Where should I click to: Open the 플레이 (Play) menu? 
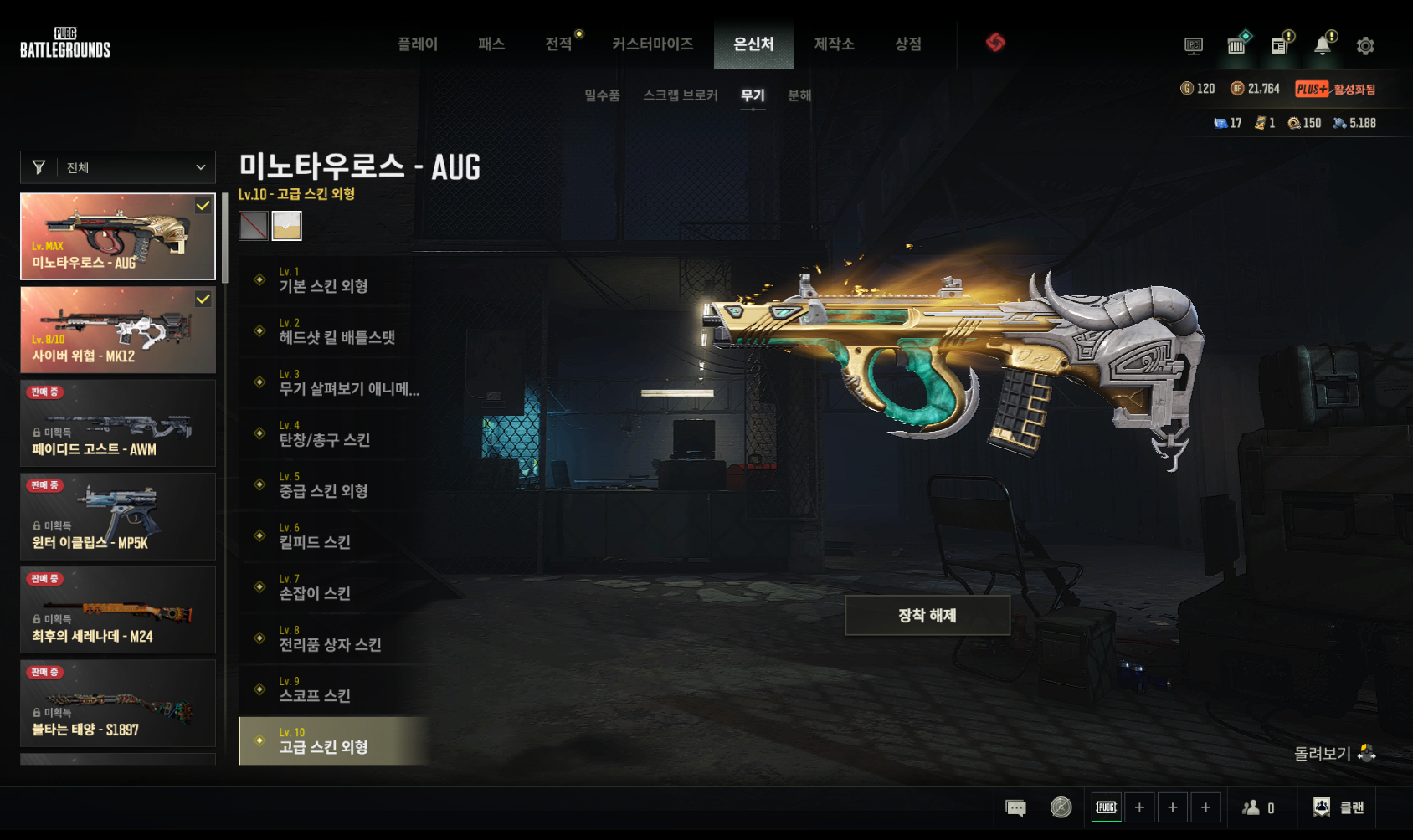point(417,44)
